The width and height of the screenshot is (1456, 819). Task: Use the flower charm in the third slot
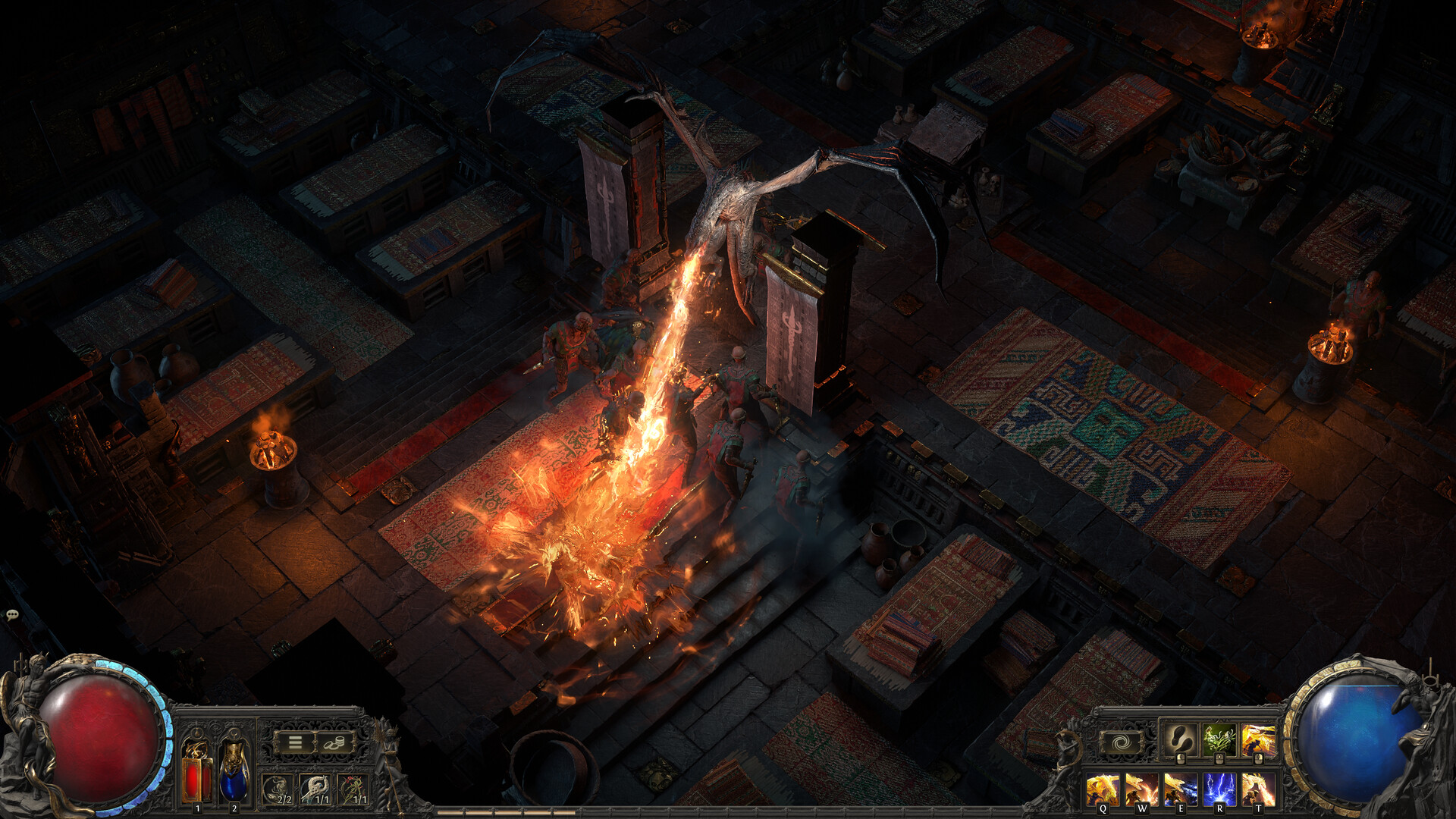pyautogui.click(x=353, y=790)
